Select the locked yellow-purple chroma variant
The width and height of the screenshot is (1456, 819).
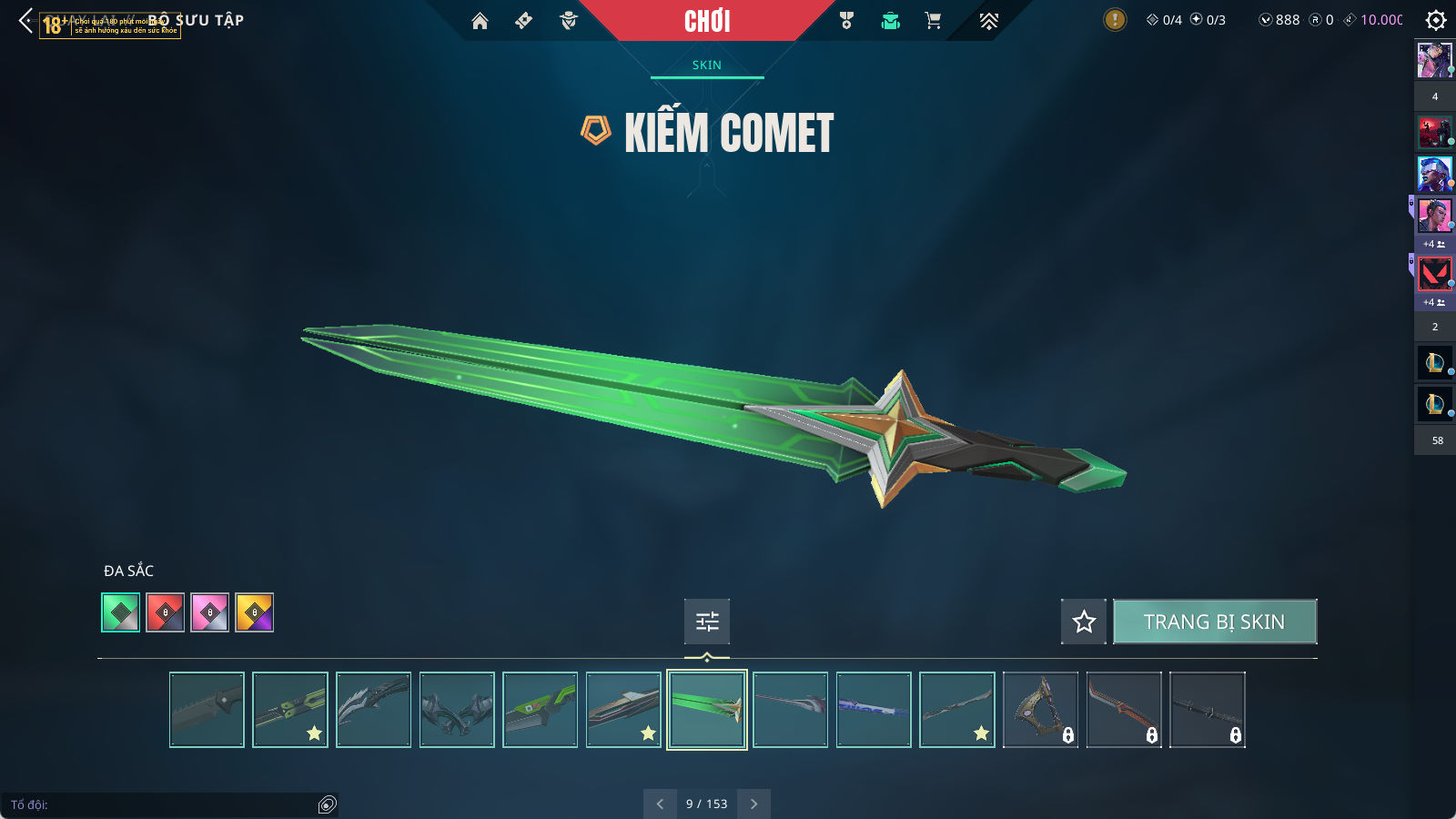click(x=255, y=612)
